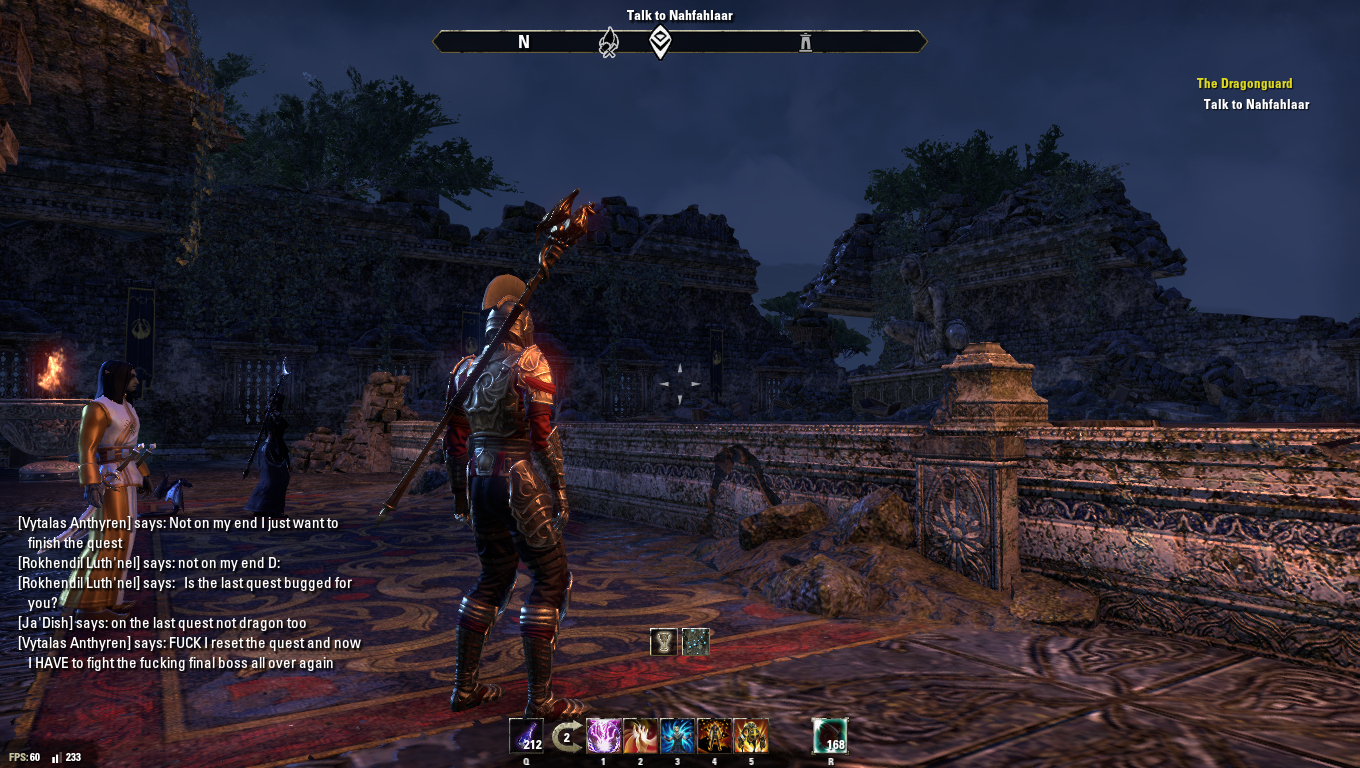
Task: Trigger the golden sparks armor ability
Action: pos(714,736)
